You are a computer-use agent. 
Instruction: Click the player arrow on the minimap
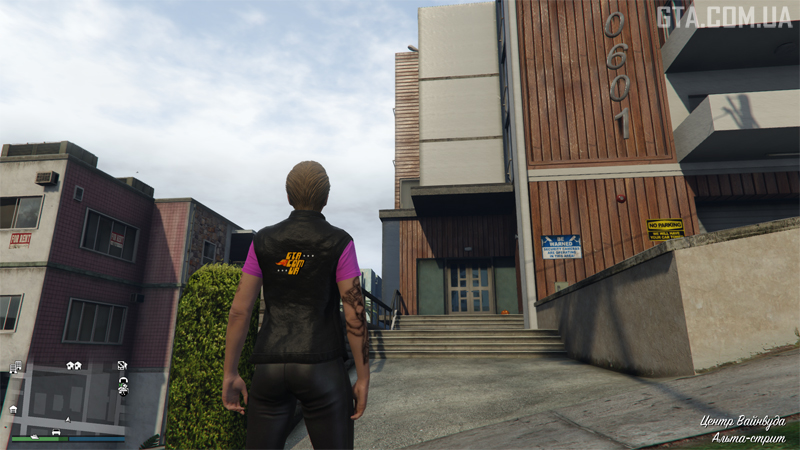click(x=68, y=420)
